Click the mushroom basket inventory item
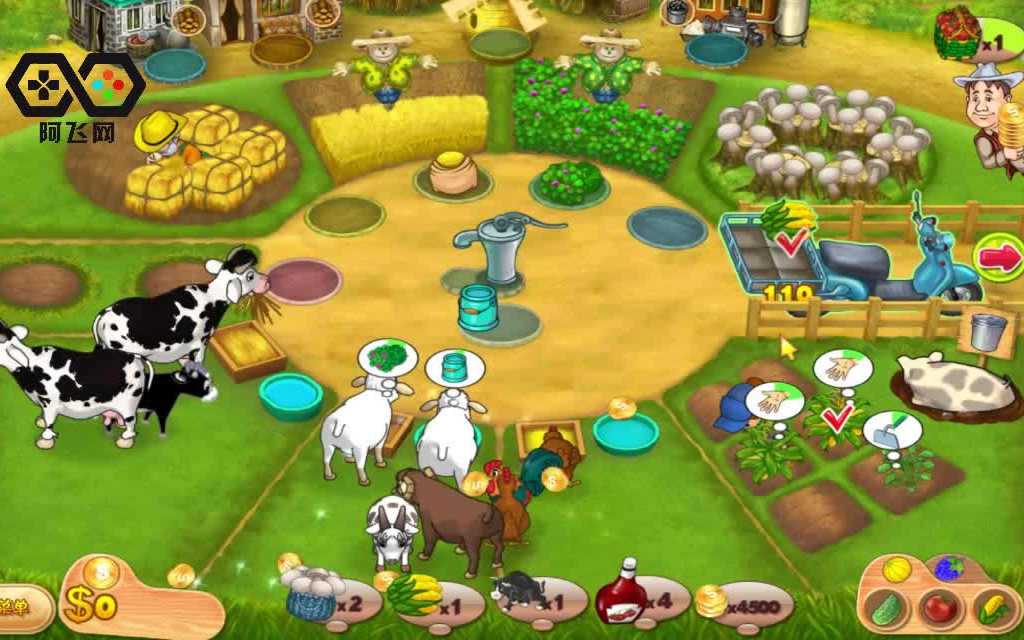This screenshot has height=640, width=1024. click(312, 595)
